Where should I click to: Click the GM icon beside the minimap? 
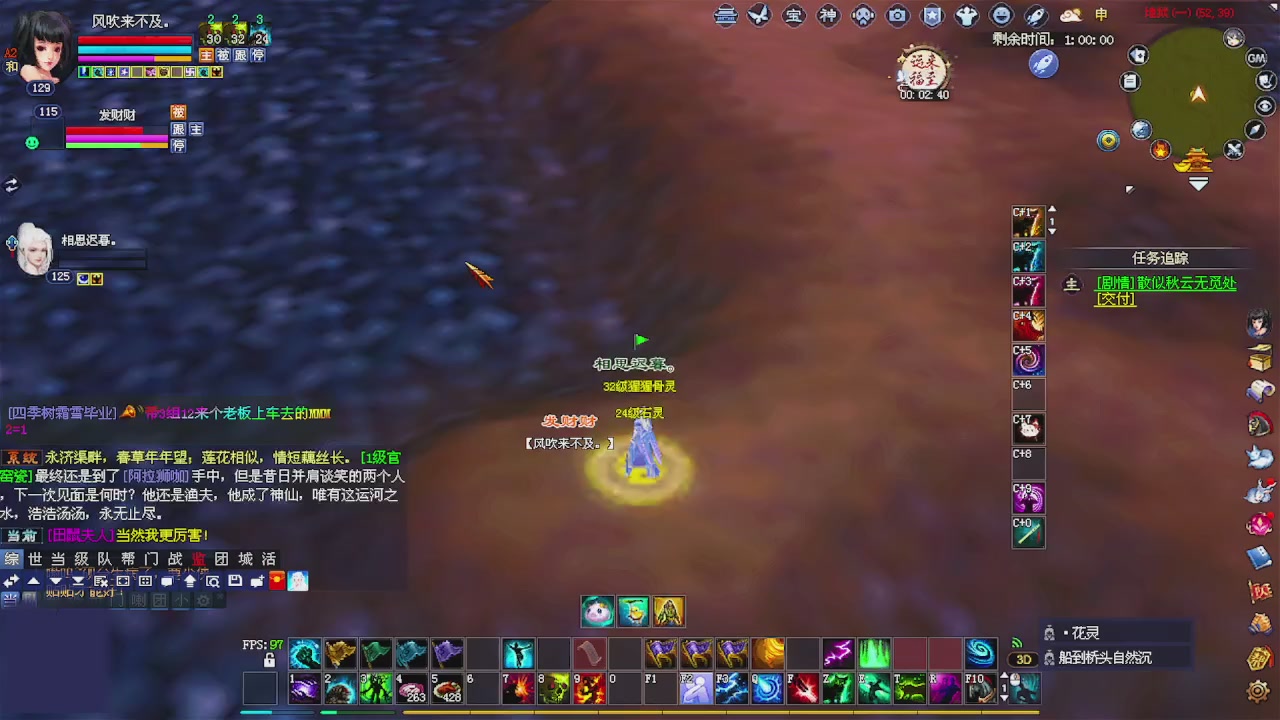[1256, 58]
